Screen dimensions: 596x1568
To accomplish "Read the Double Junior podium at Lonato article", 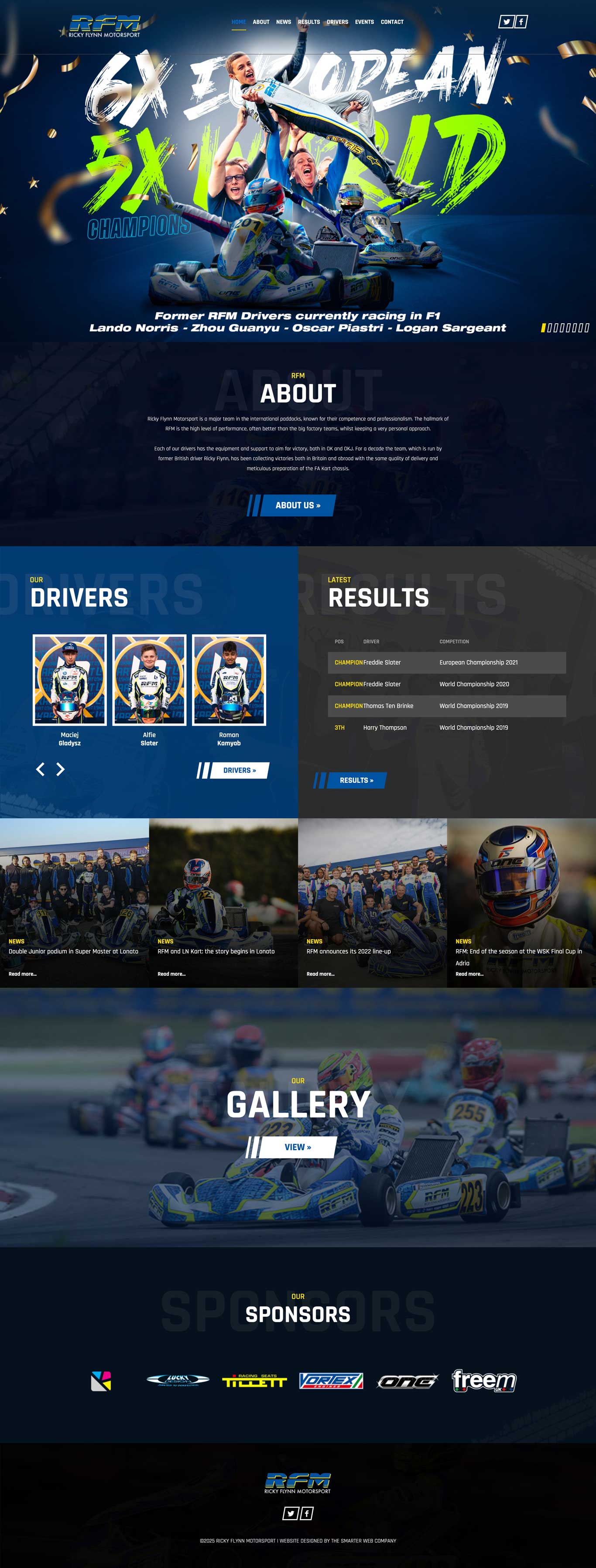I will pos(73,951).
